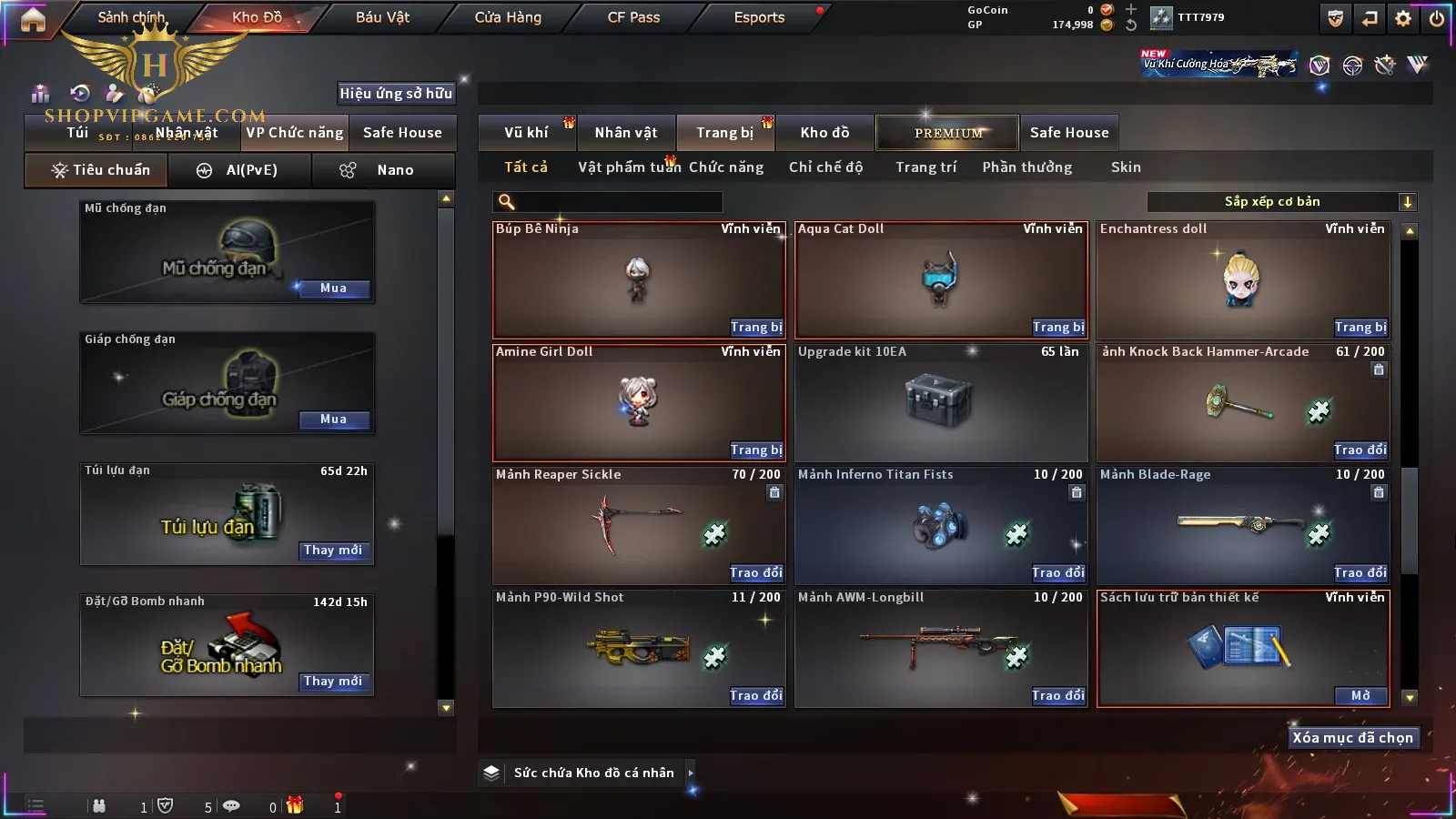
Task: Renew the Túi lựu đạn item
Action: click(x=333, y=551)
